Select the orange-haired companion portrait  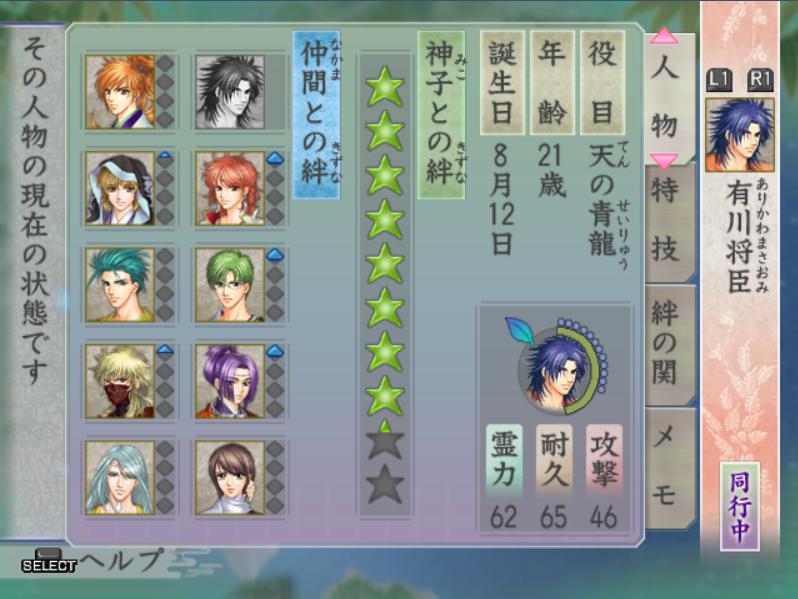(120, 91)
